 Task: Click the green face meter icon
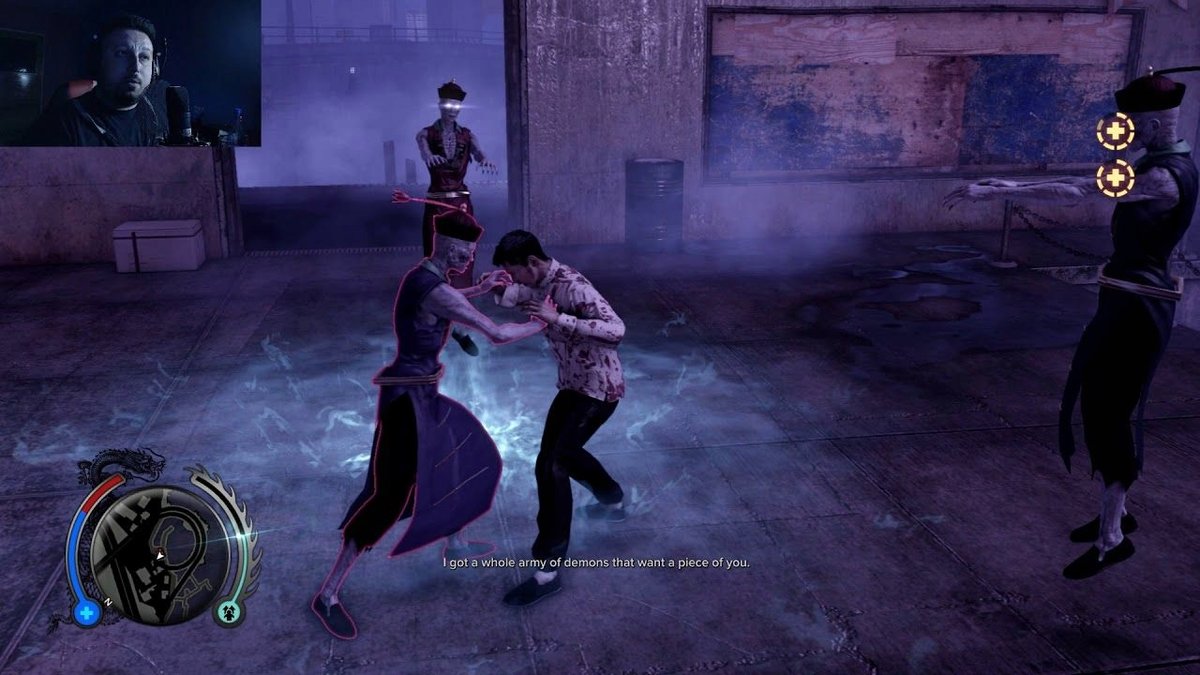tap(228, 612)
